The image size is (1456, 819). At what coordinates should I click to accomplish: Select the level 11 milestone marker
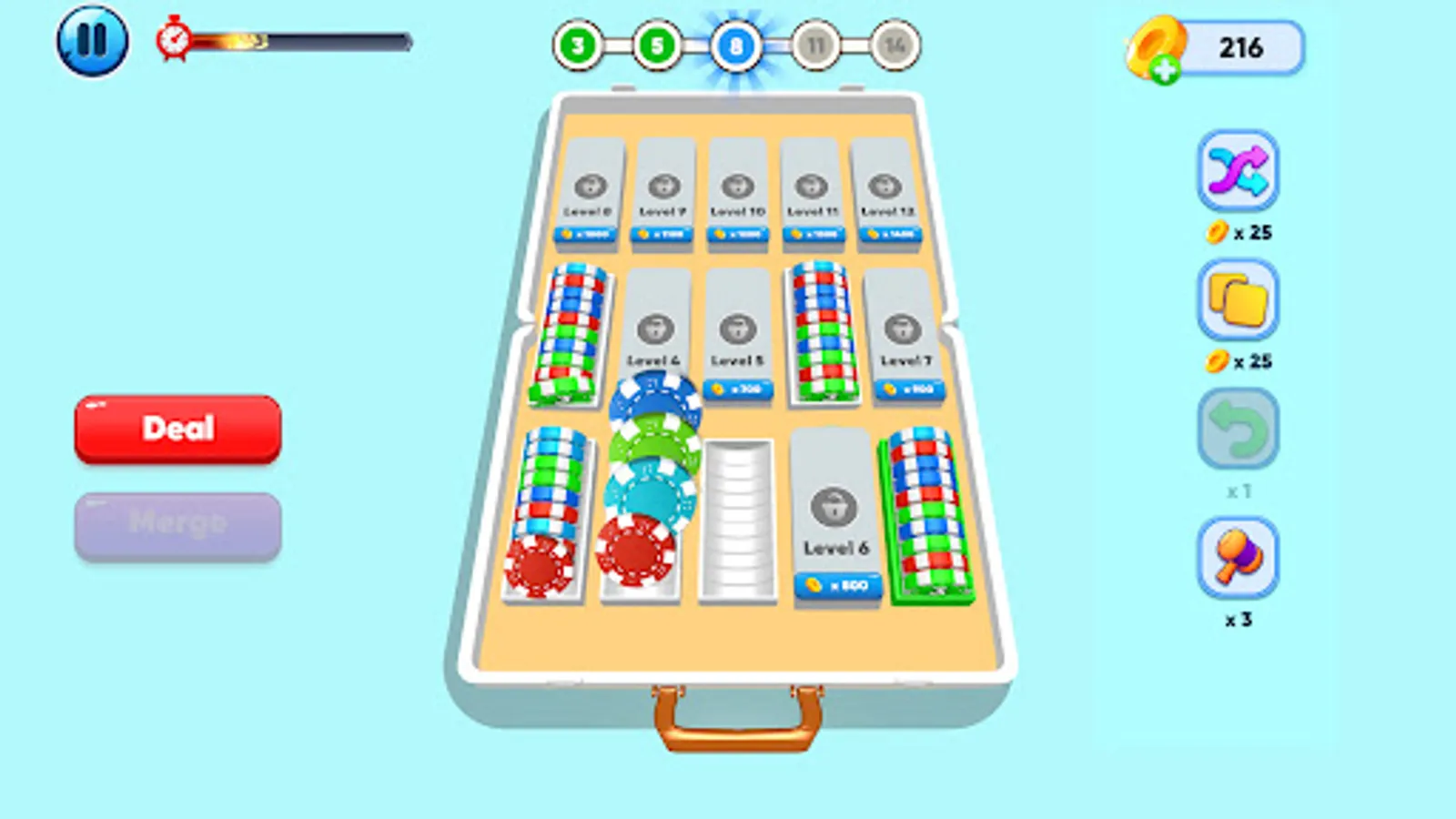[x=815, y=44]
